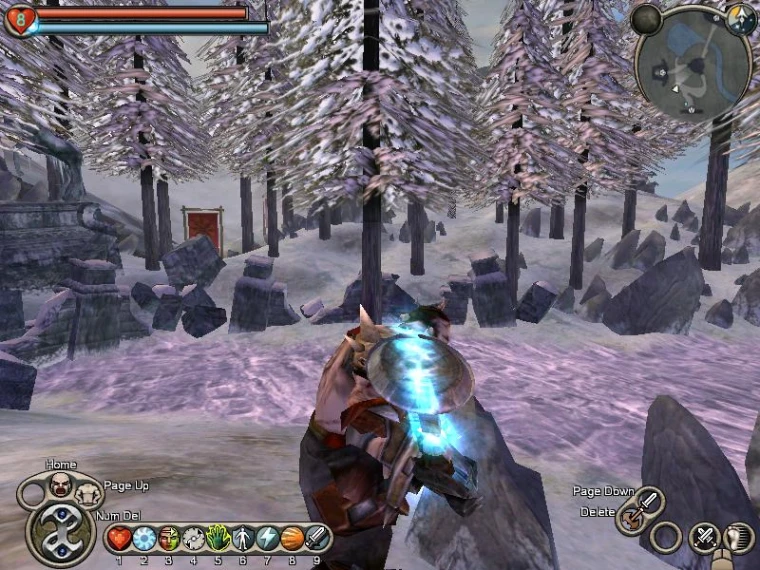Trigger the lightning bolt spell
The width and height of the screenshot is (760, 570).
tap(267, 538)
